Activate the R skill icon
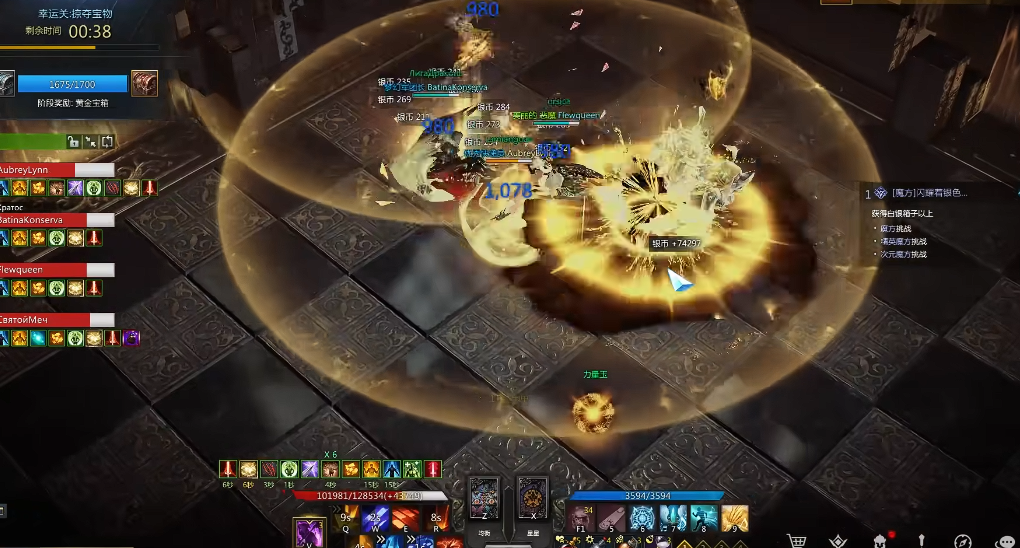The height and width of the screenshot is (548, 1020). (x=435, y=517)
